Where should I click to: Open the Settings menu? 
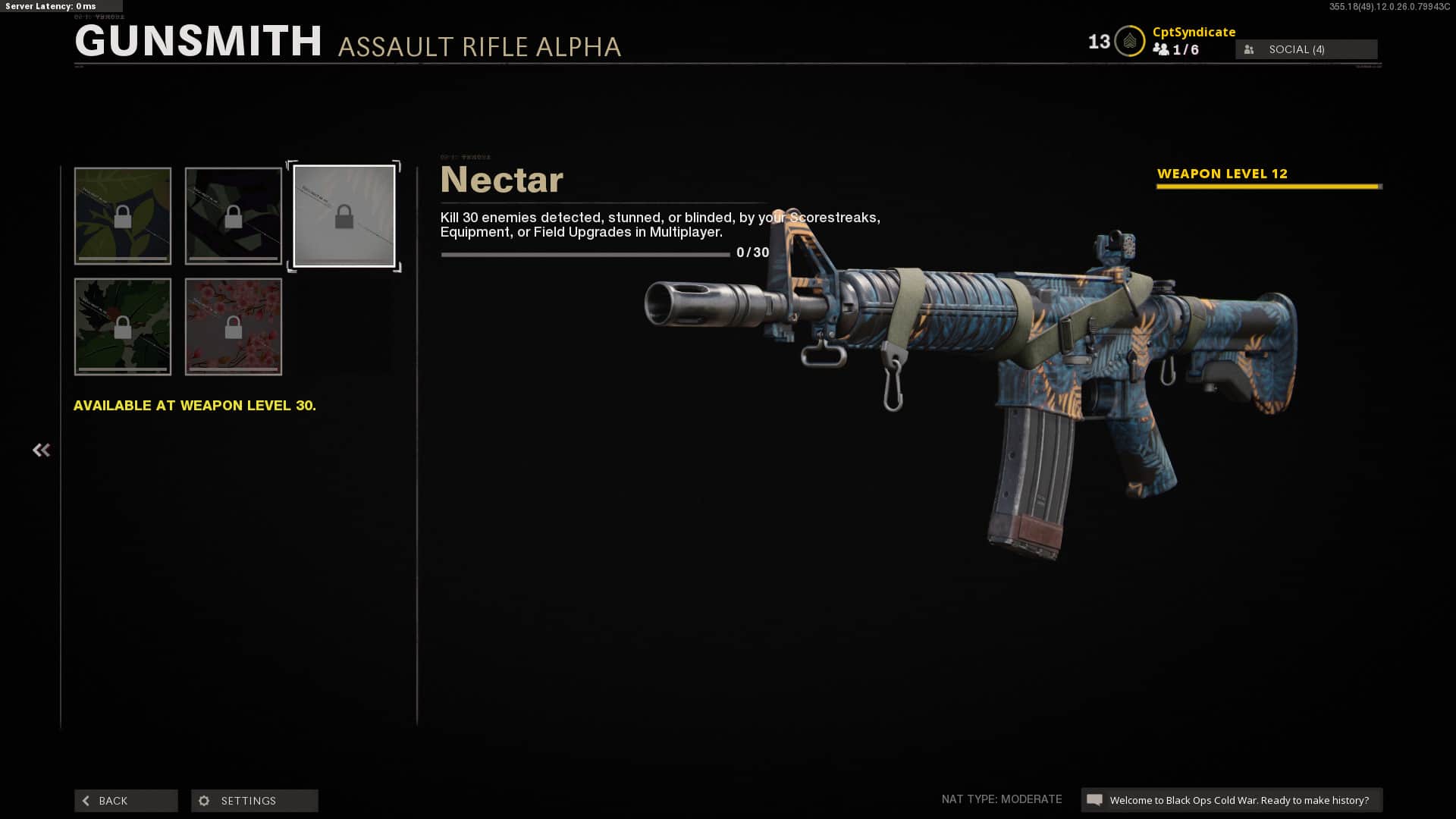coord(254,801)
